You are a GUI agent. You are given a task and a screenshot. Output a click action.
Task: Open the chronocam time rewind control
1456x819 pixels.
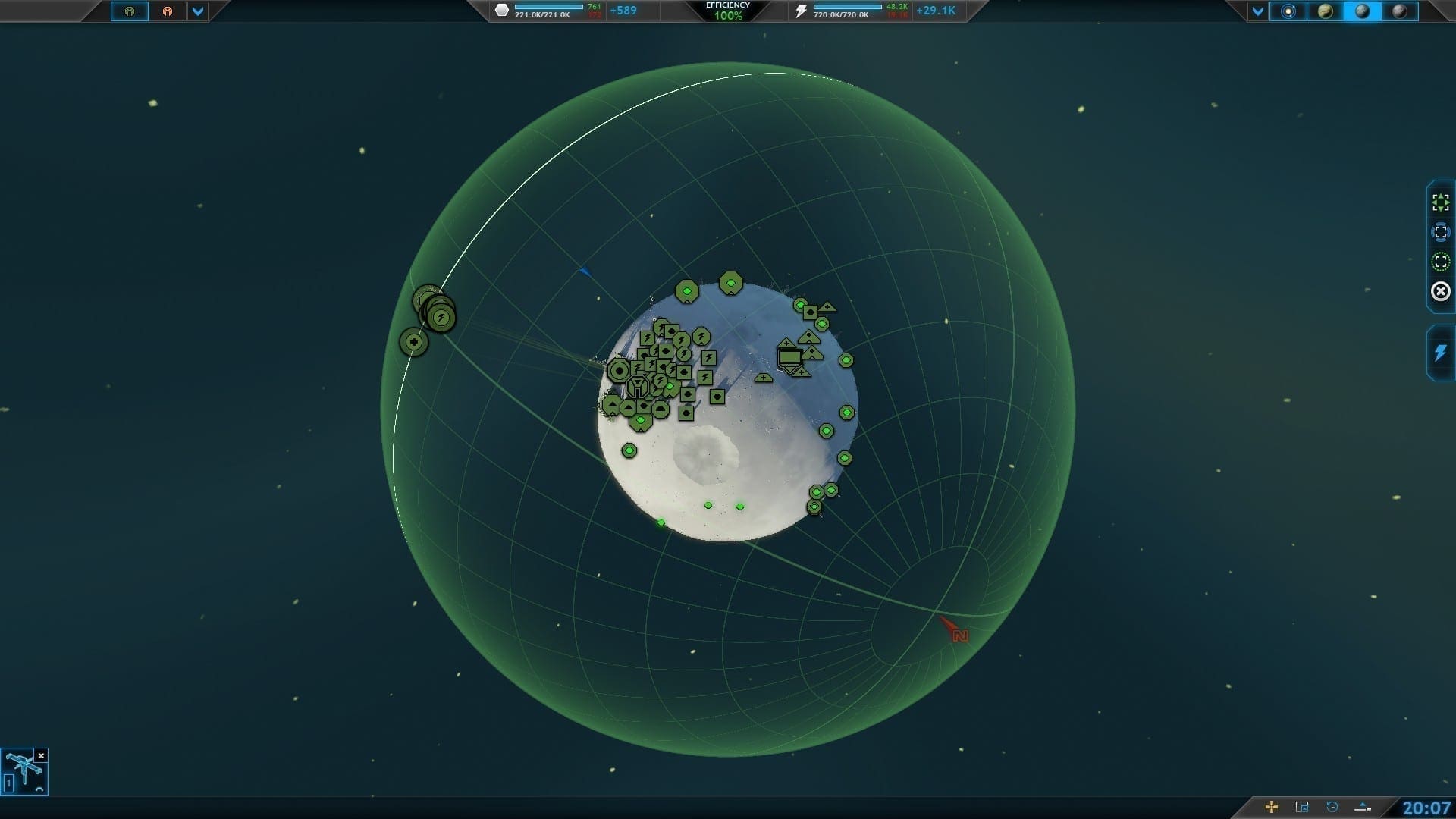point(1332,807)
